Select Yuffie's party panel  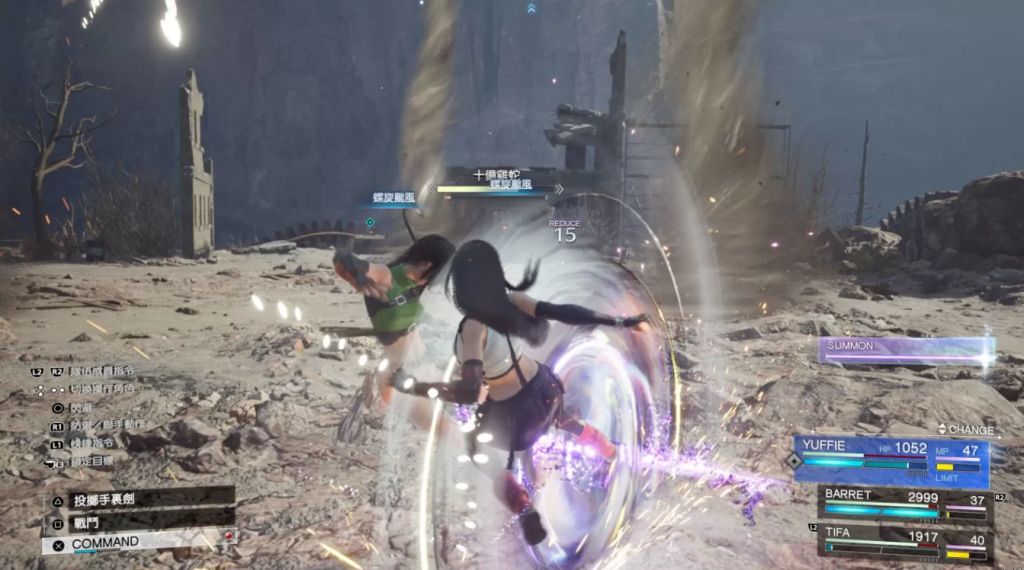click(893, 461)
